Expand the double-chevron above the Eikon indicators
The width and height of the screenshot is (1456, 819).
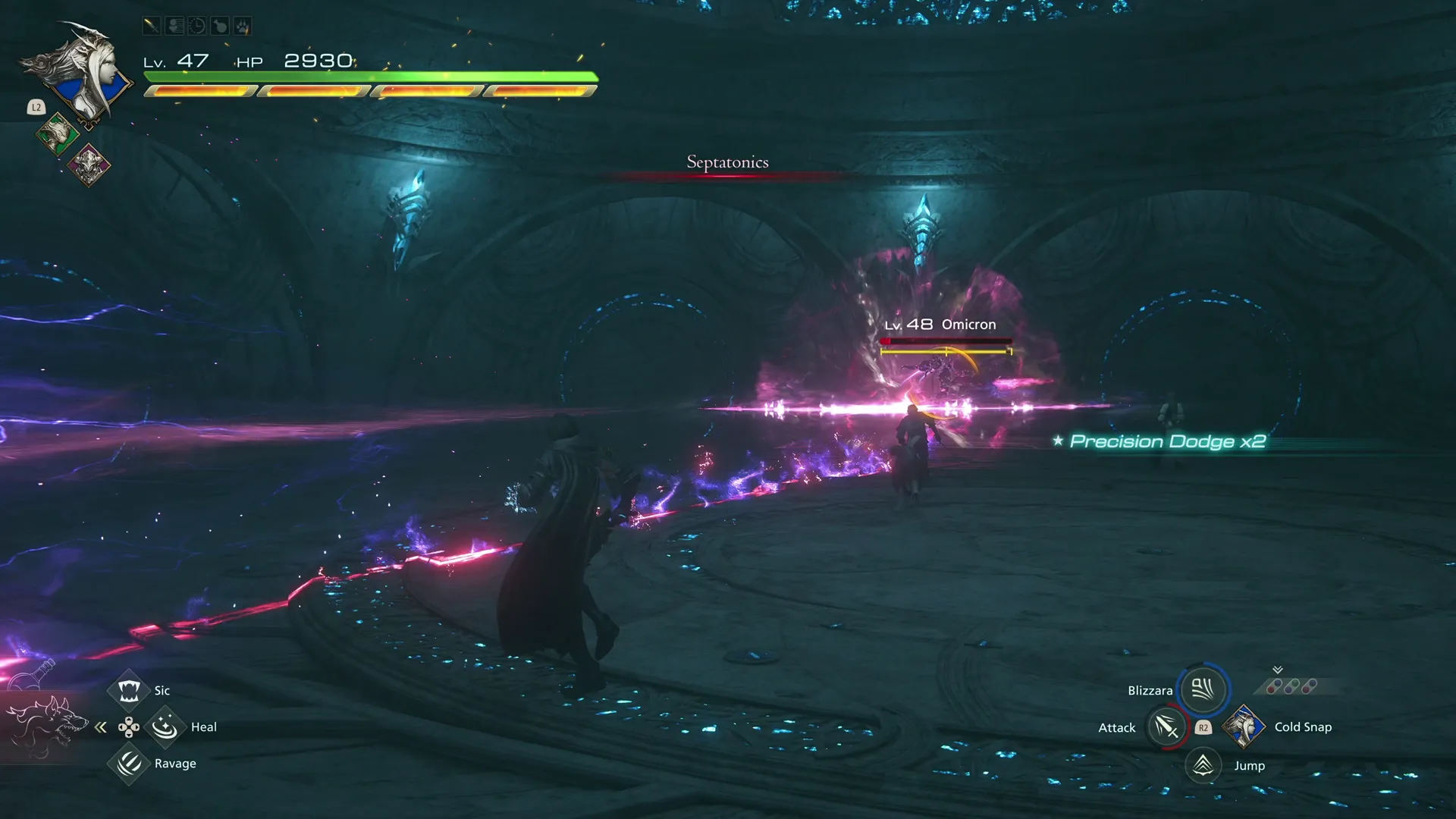(x=1278, y=670)
